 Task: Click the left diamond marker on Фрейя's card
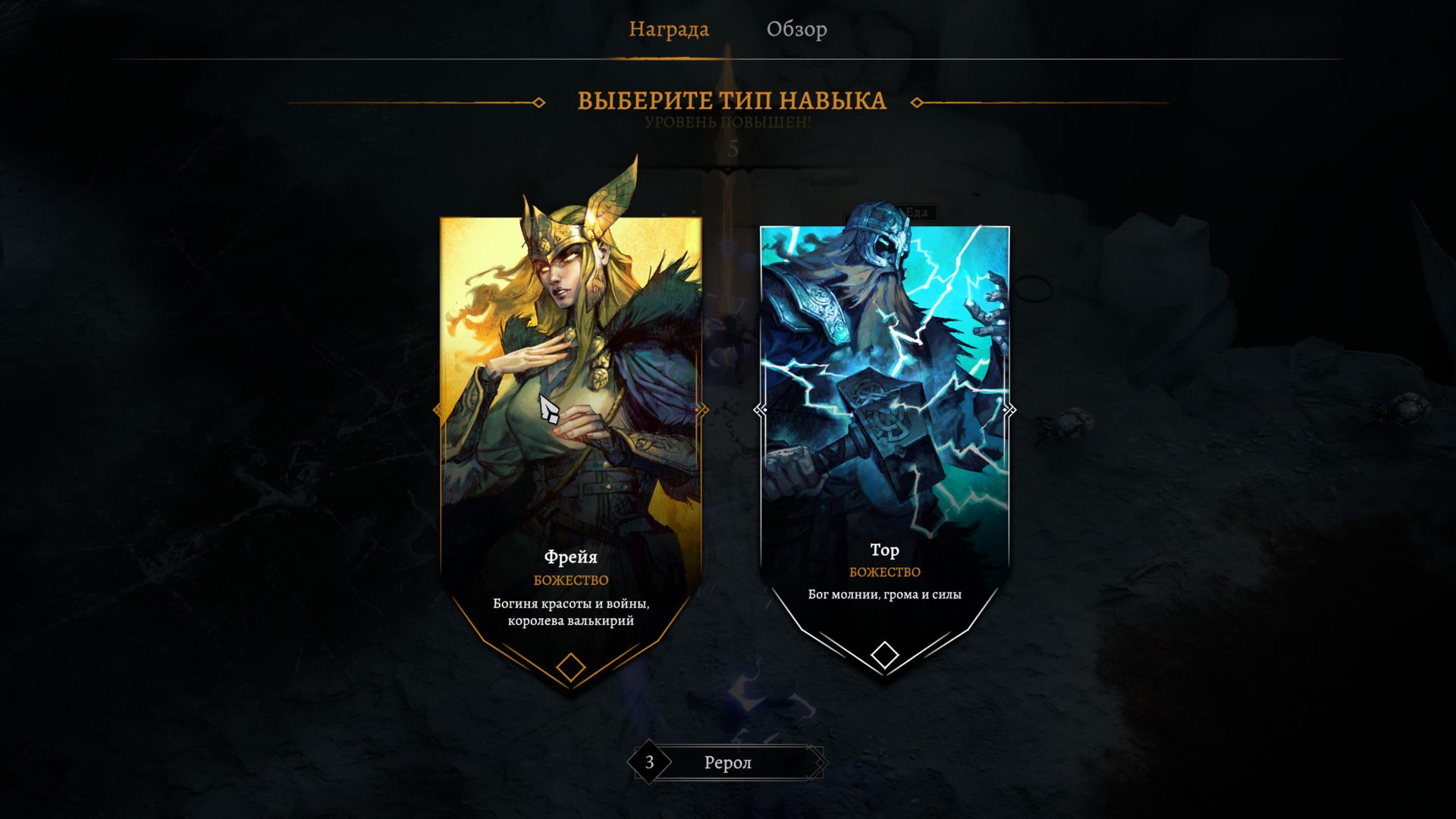[438, 409]
